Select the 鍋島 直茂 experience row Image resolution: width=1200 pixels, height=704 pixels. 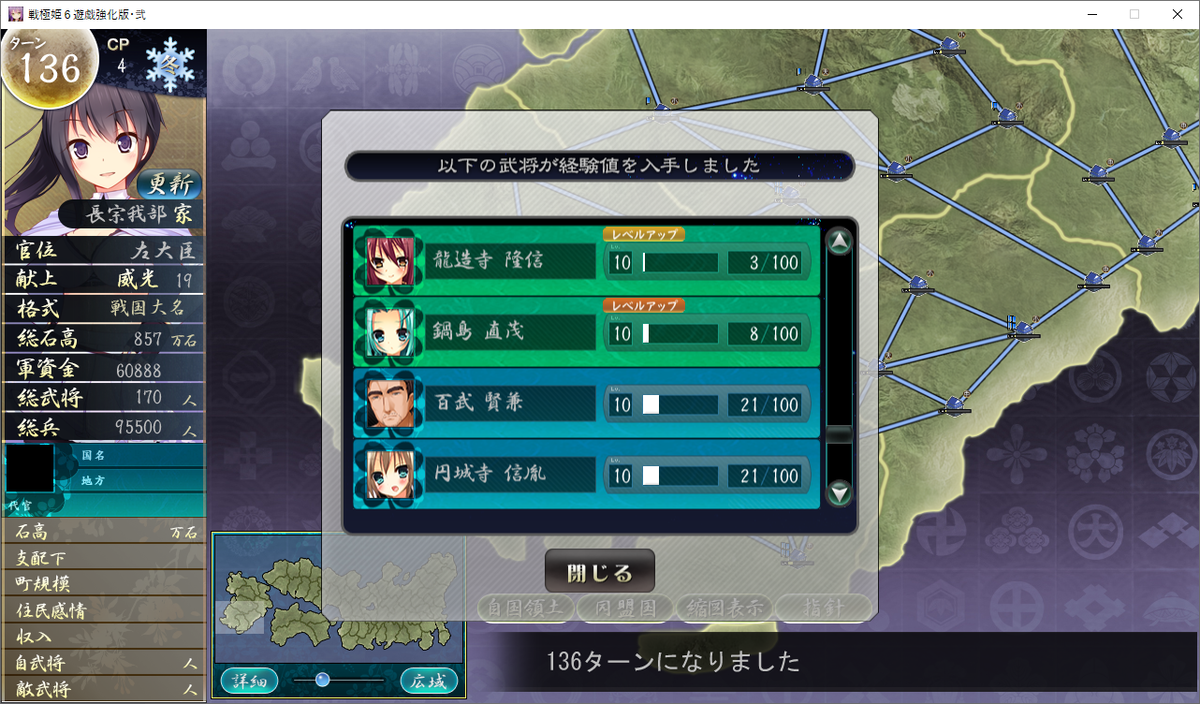pyautogui.click(x=586, y=332)
